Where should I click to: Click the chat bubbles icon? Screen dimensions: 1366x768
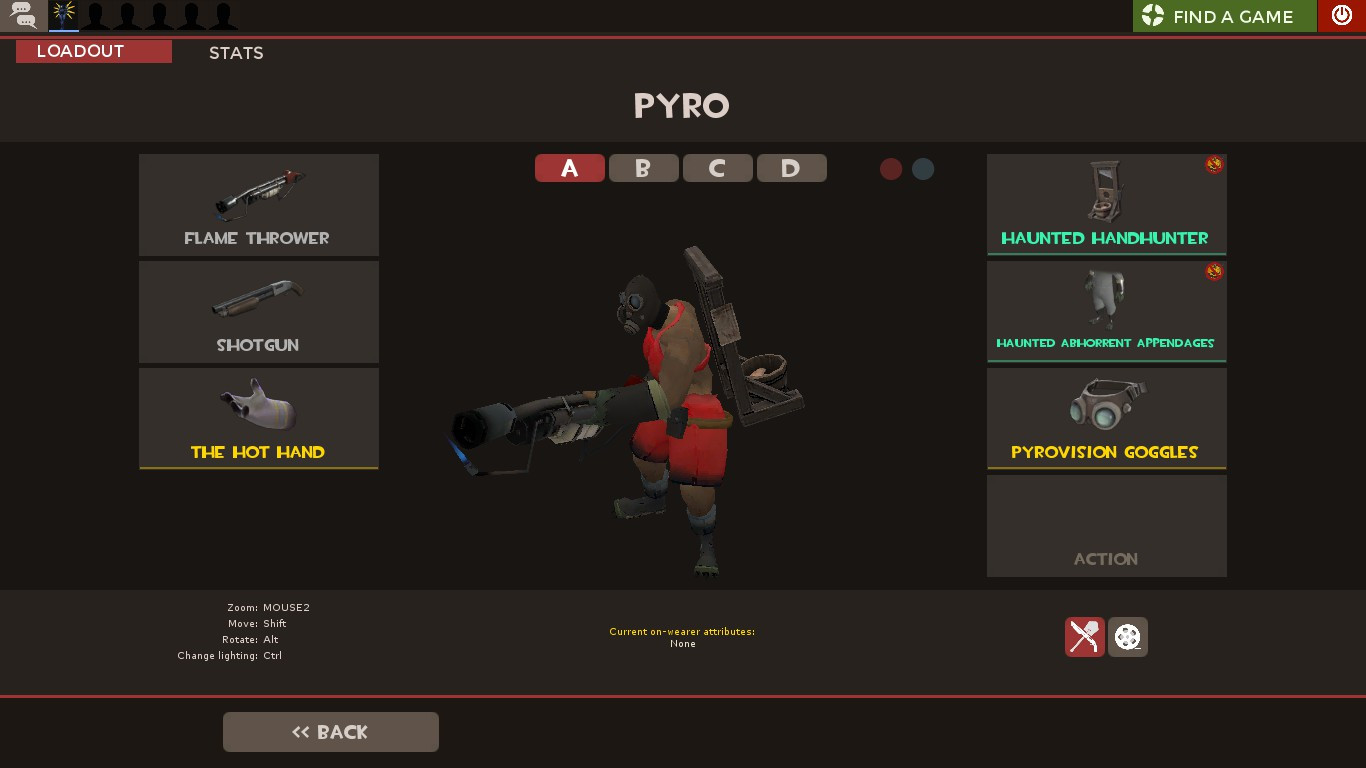[x=21, y=15]
